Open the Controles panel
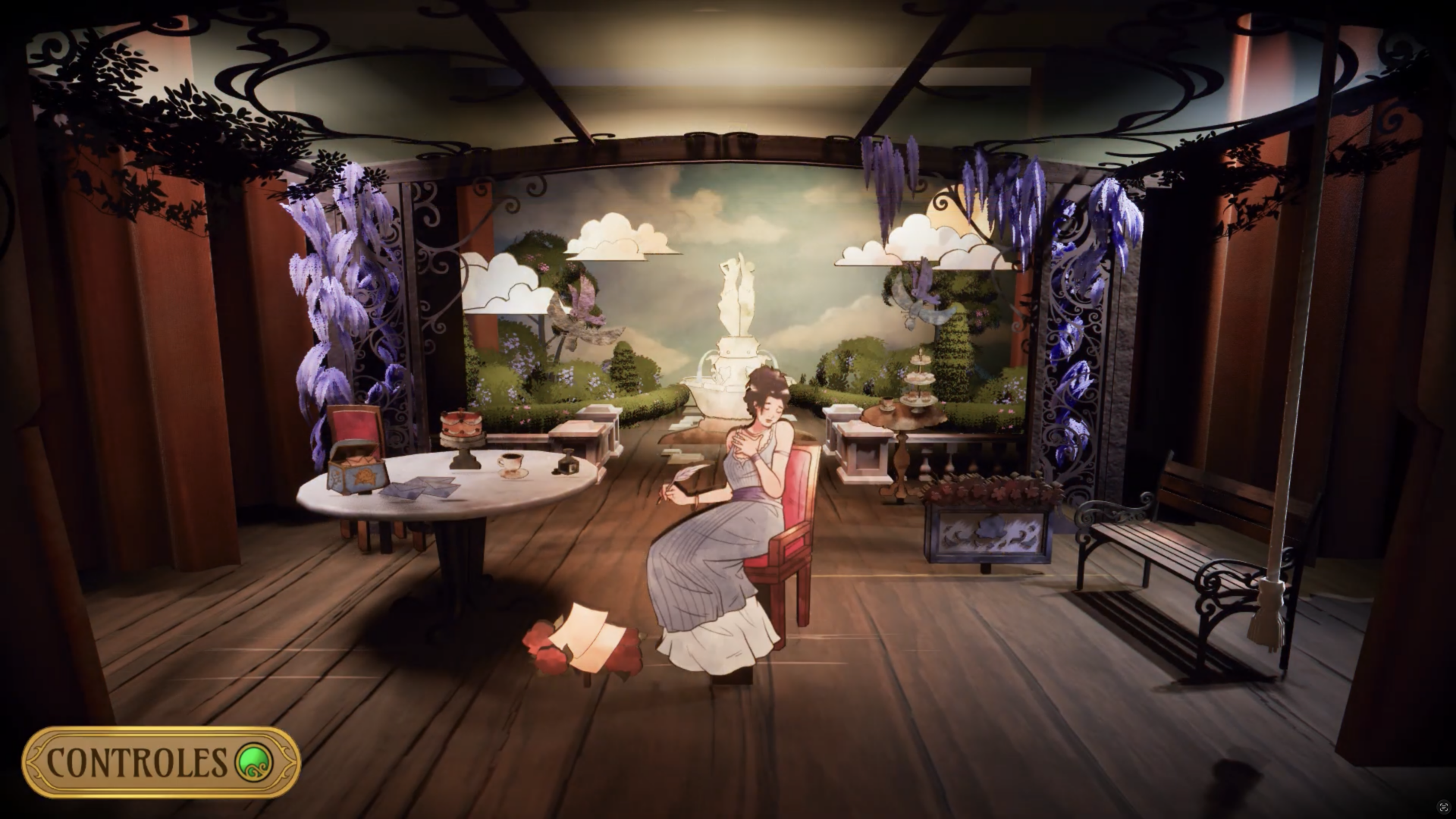Image resolution: width=1456 pixels, height=819 pixels. [160, 761]
